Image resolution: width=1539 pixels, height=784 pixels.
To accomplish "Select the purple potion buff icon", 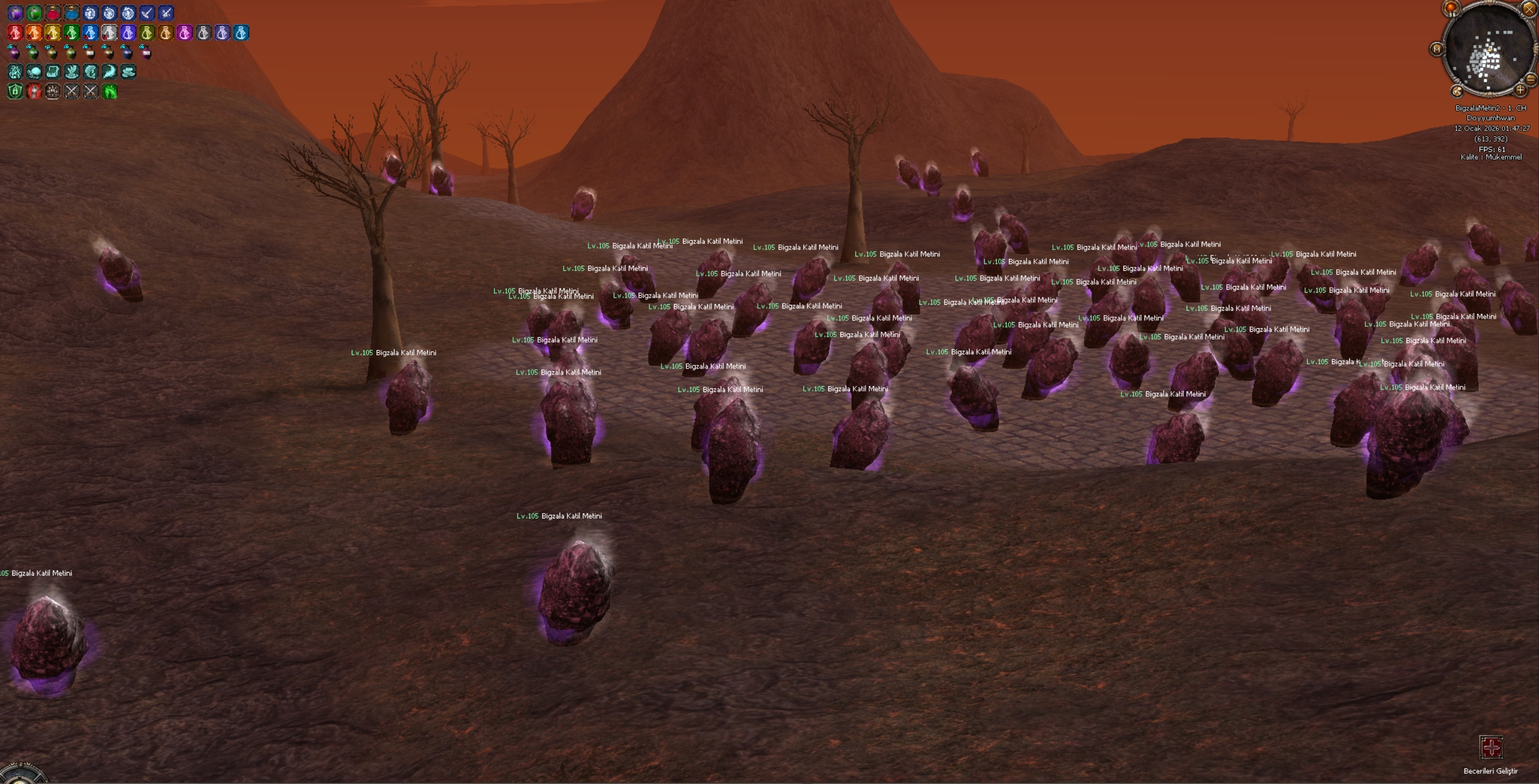I will pyautogui.click(x=15, y=13).
